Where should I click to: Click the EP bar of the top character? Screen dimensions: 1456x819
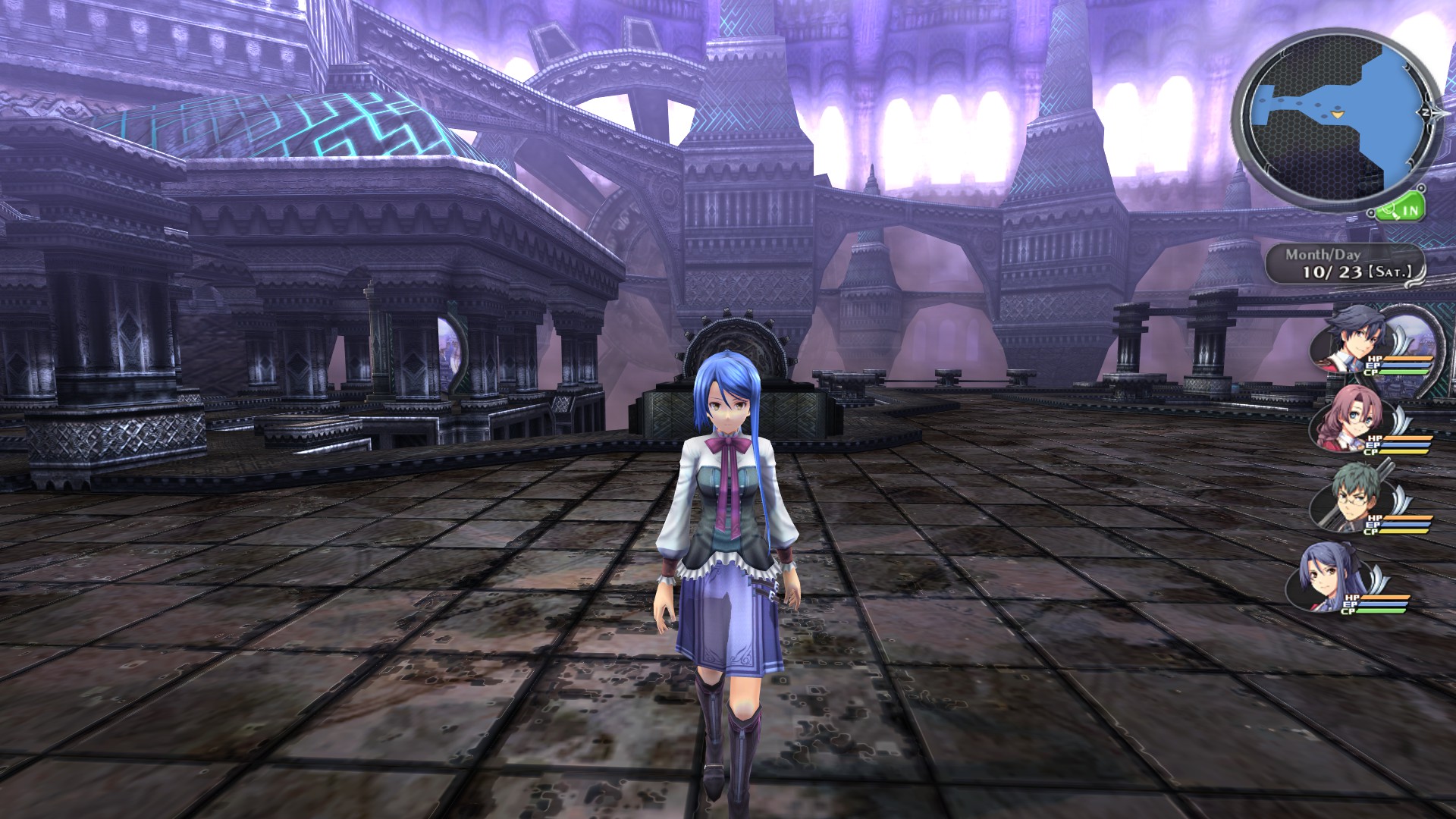[1406, 366]
